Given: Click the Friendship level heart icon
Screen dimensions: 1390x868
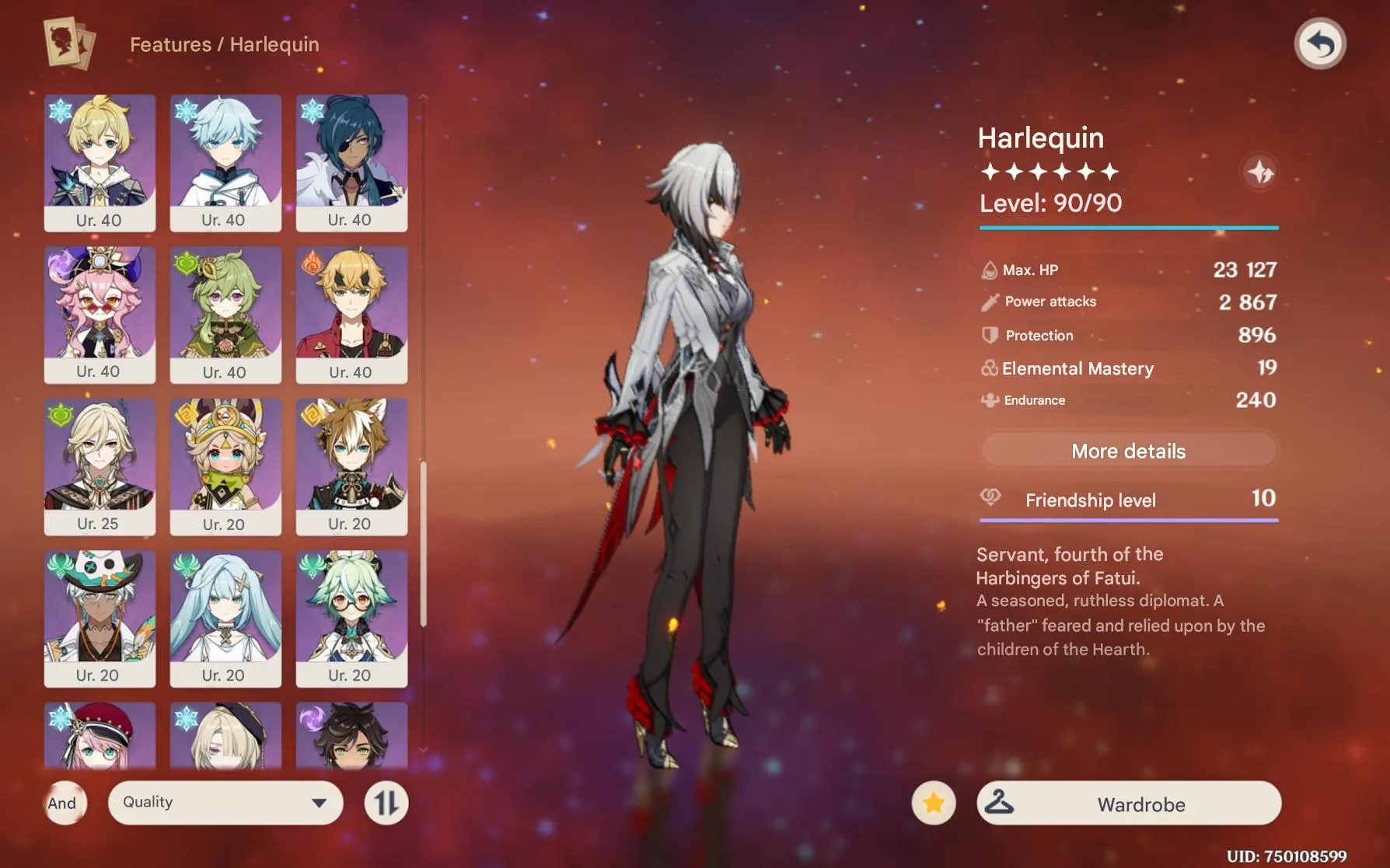Looking at the screenshot, I should pyautogui.click(x=989, y=500).
